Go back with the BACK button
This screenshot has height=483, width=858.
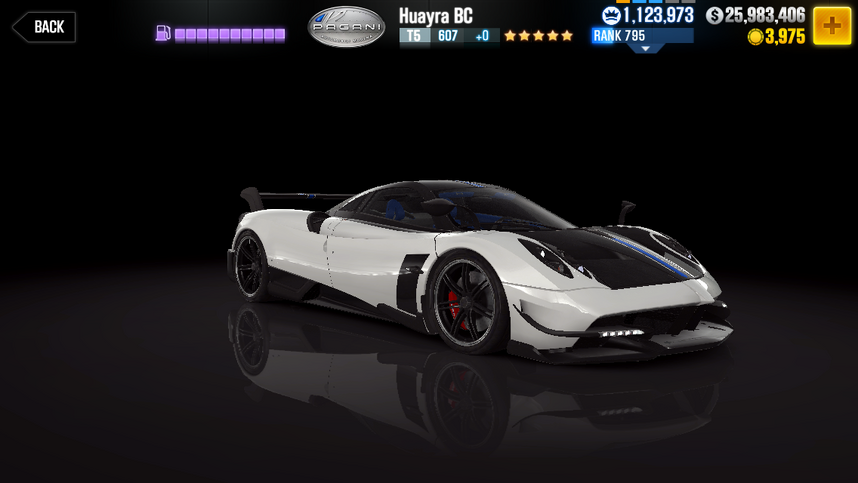coord(42,27)
